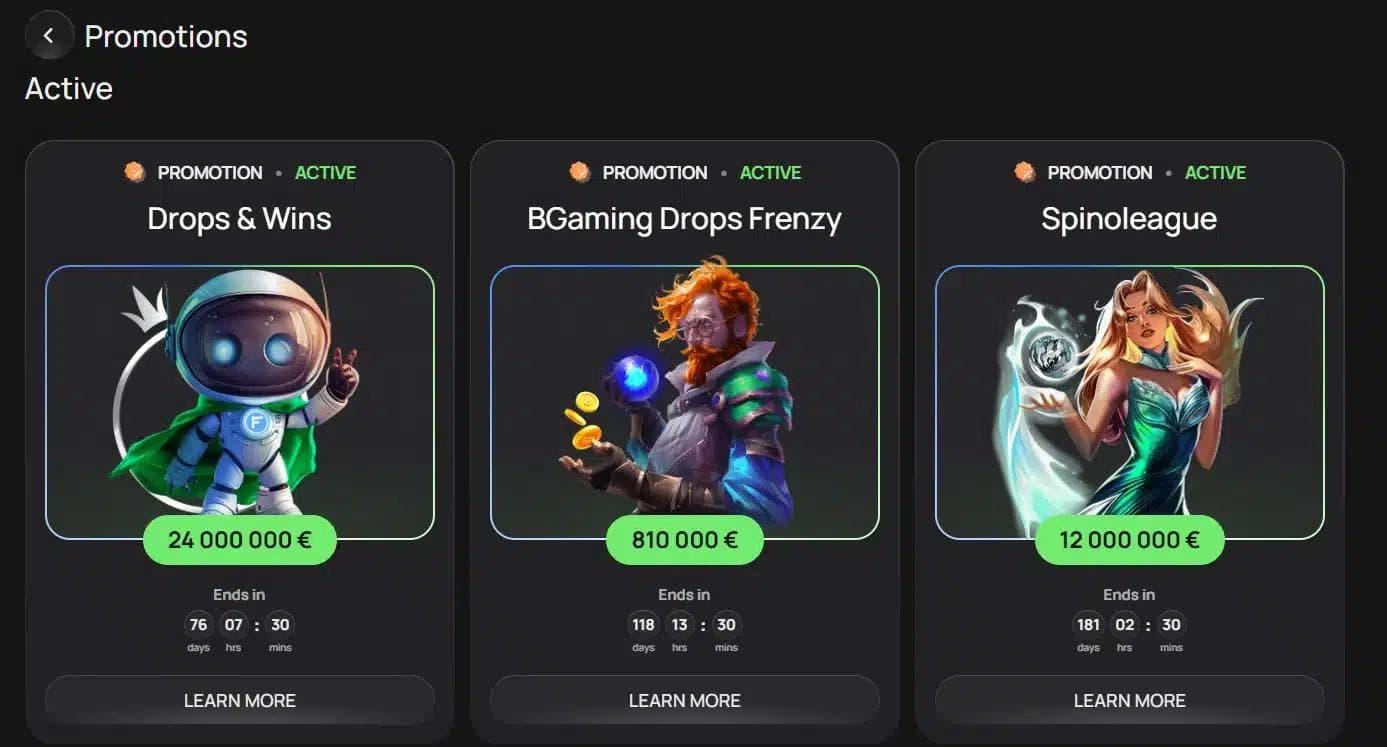
Task: Click the Drops & Wins title
Action: point(240,219)
